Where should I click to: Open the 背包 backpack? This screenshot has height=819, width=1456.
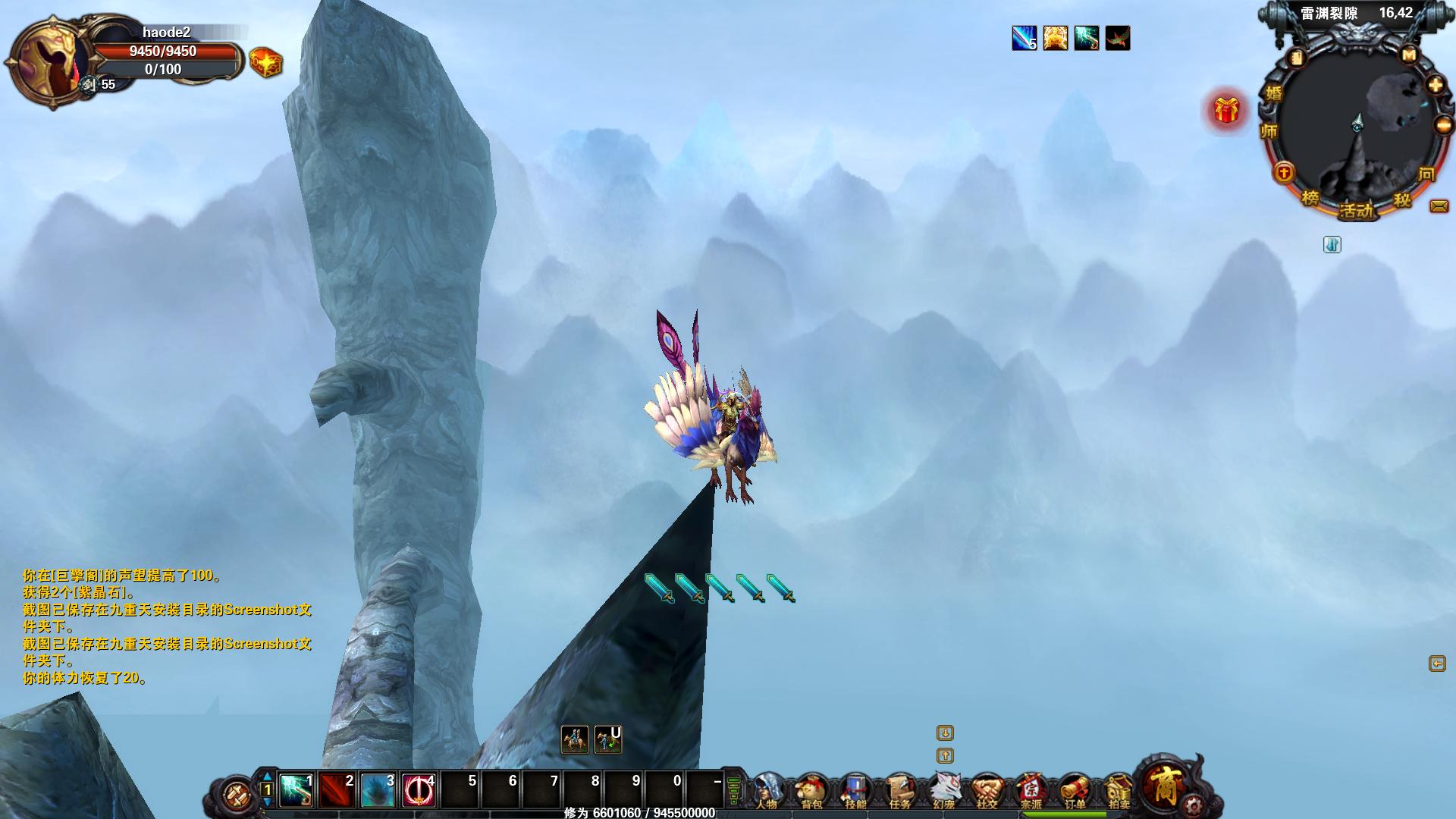811,791
